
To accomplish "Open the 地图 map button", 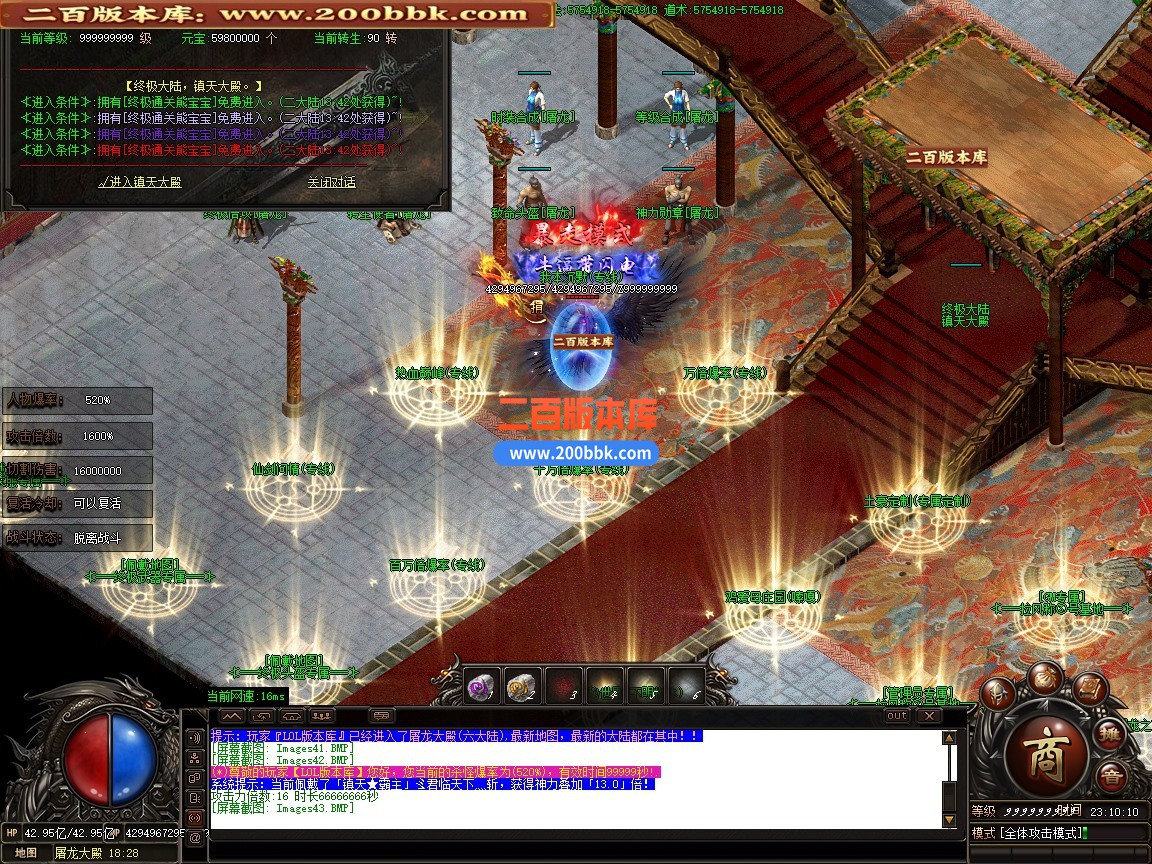I will point(26,853).
